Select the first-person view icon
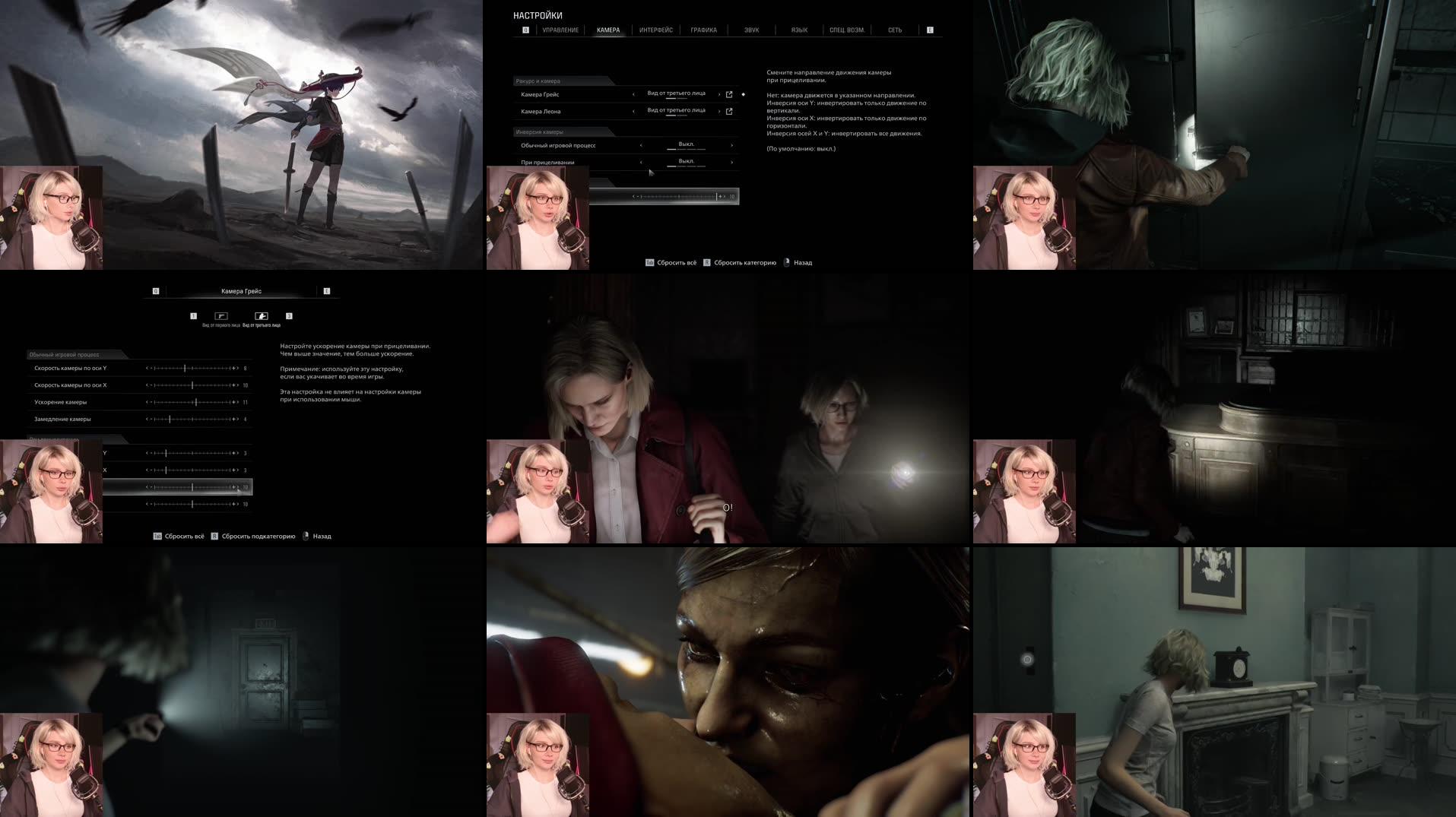 pos(221,316)
